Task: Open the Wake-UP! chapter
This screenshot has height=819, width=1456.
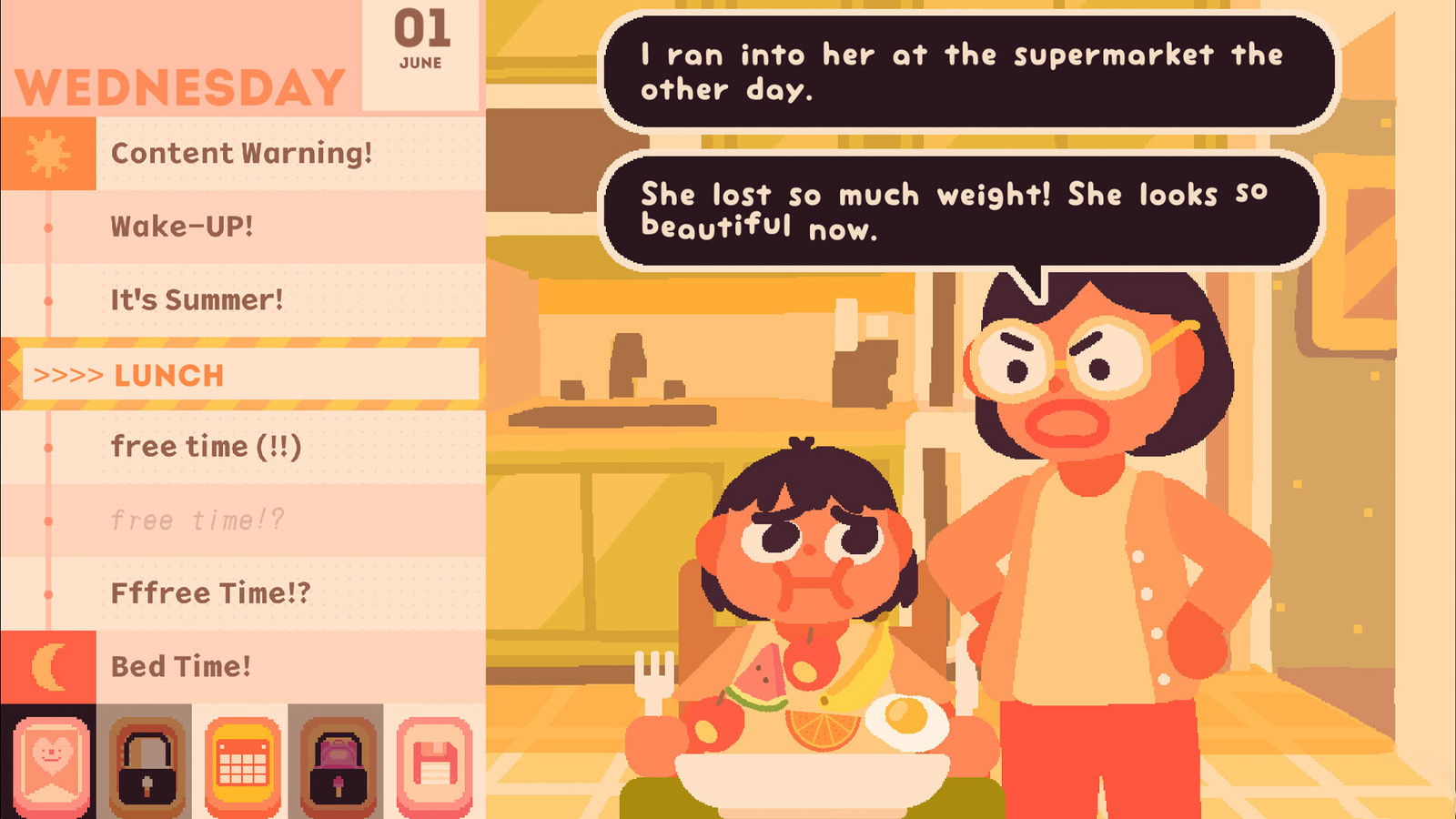Action: pyautogui.click(x=182, y=227)
